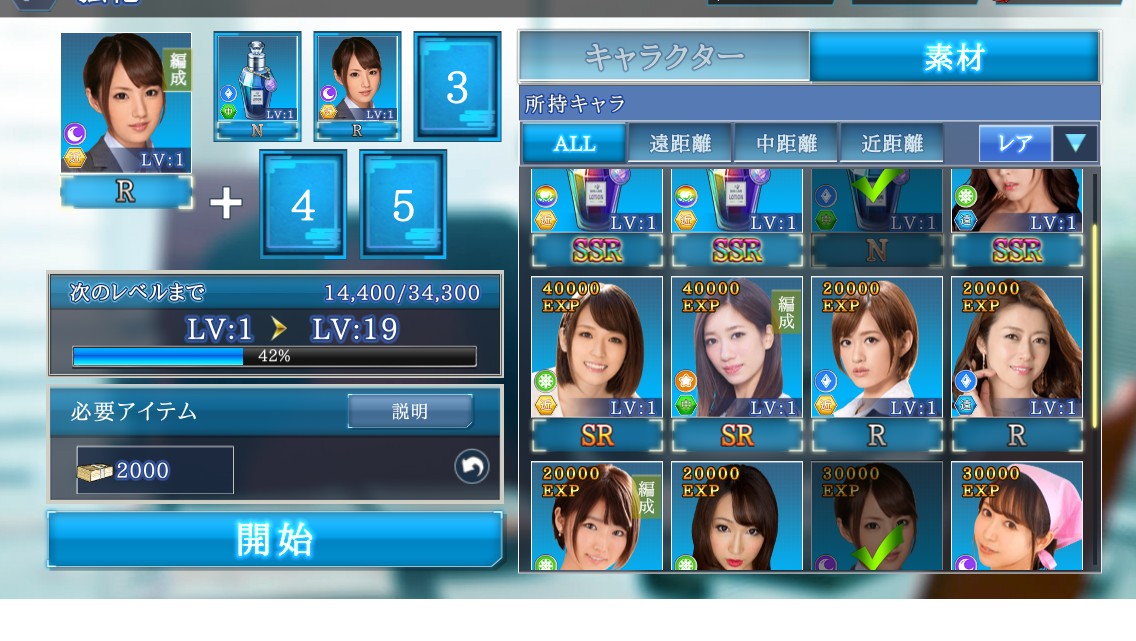The width and height of the screenshot is (1136, 641).
Task: Select empty material slot number 3
Action: [x=457, y=87]
